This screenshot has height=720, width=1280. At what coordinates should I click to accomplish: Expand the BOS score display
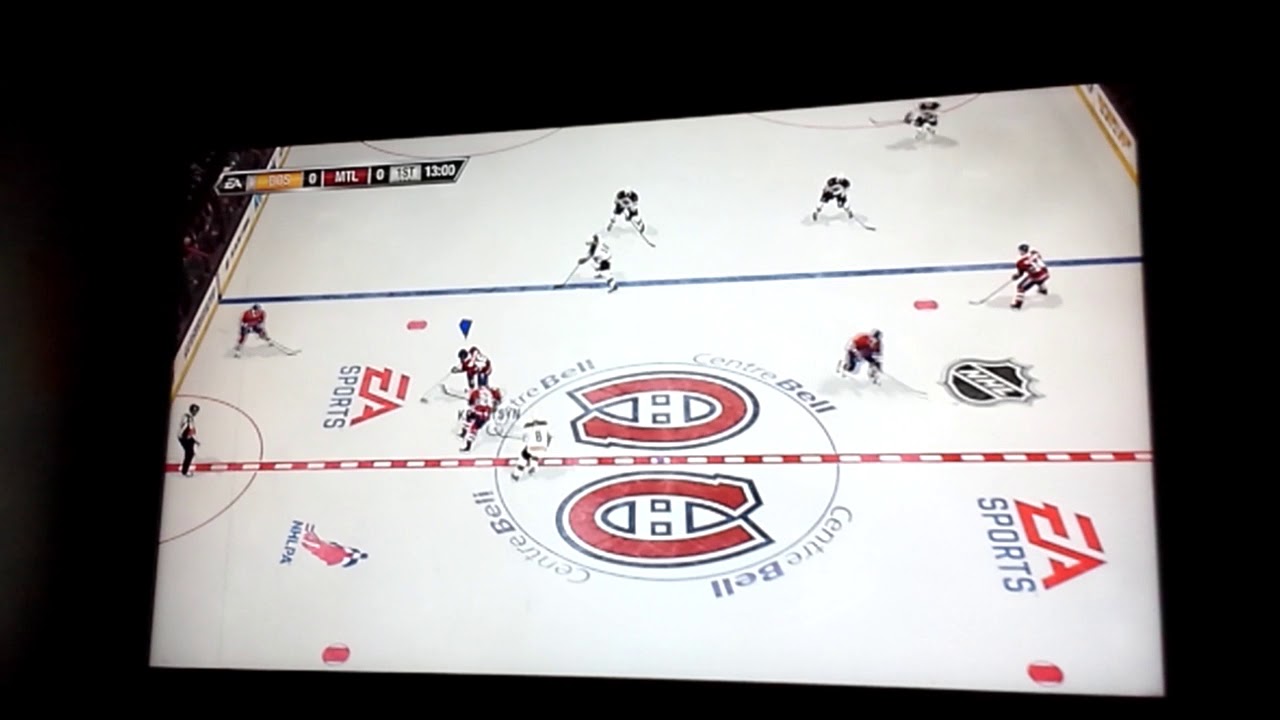point(312,177)
